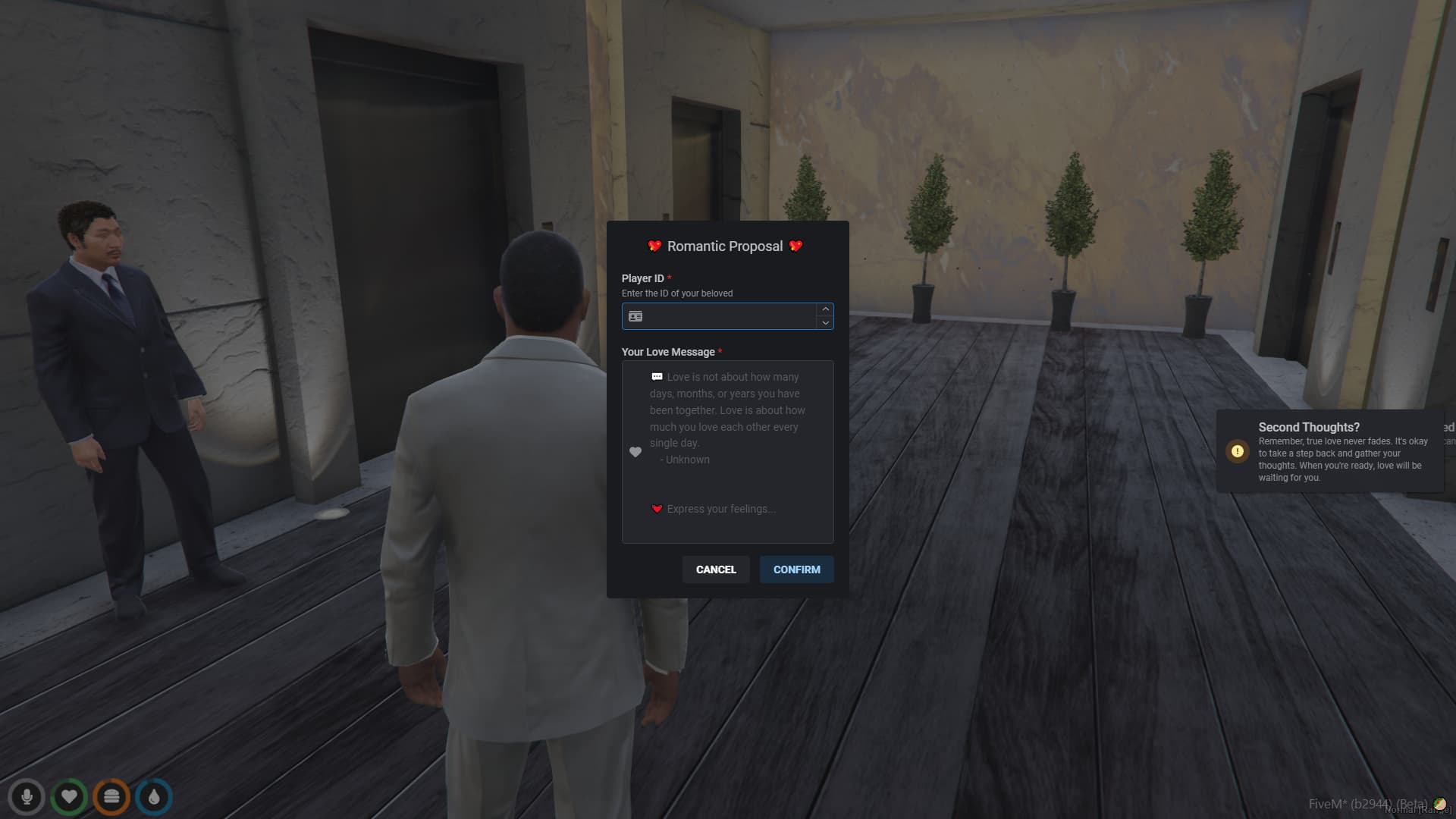Click the heart icon beside the love quote
1456x819 pixels.
click(x=635, y=452)
